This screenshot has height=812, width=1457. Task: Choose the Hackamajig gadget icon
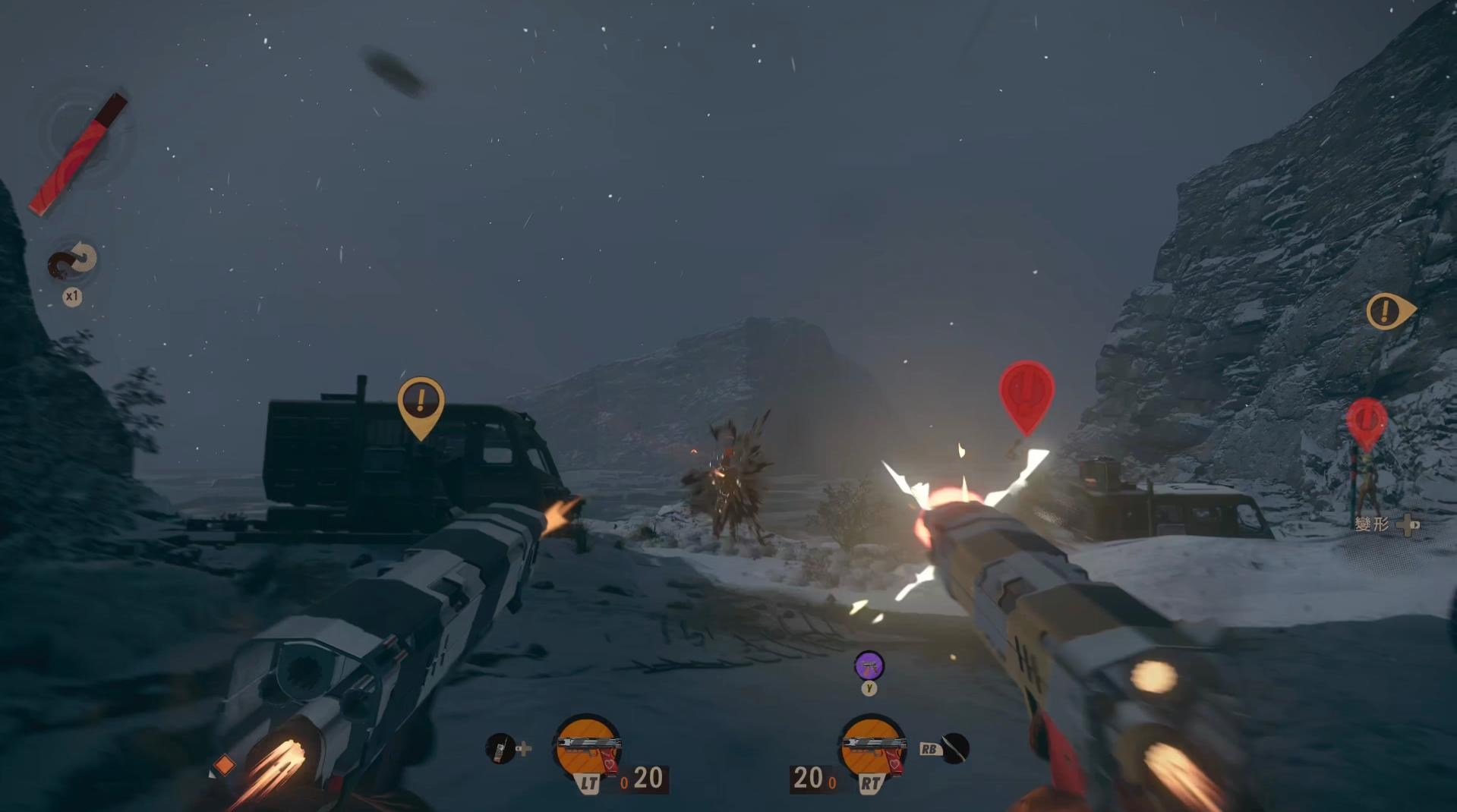pos(500,748)
